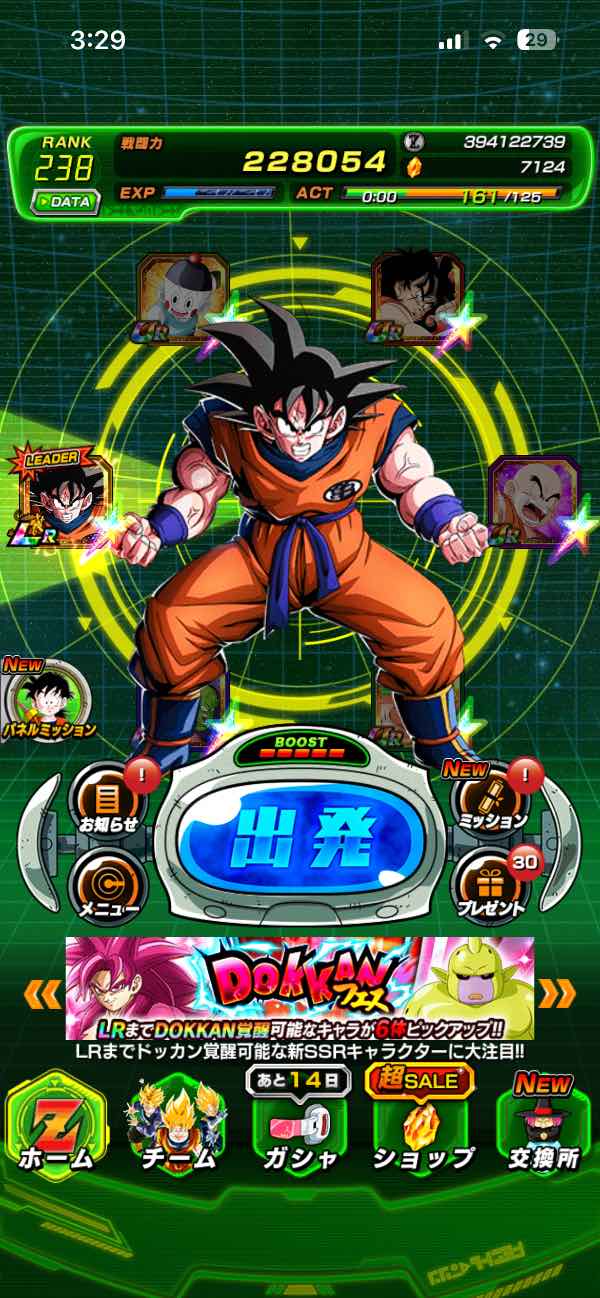Viewport: 600px width, 1298px height.
Task: Switch to the チーム team tab
Action: click(178, 1123)
